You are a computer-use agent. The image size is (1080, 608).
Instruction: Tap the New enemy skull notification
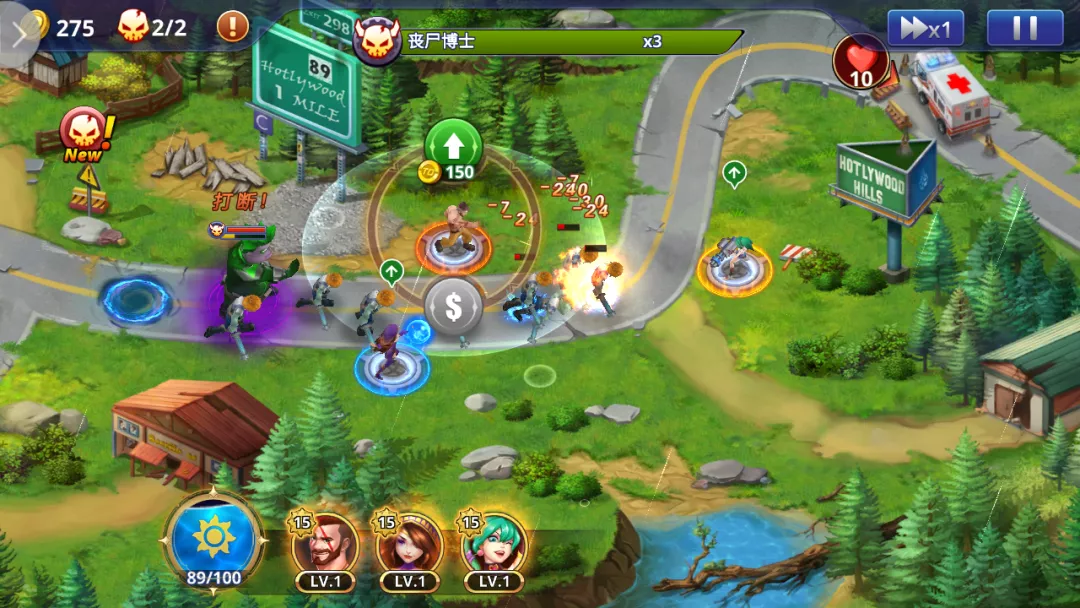point(83,135)
